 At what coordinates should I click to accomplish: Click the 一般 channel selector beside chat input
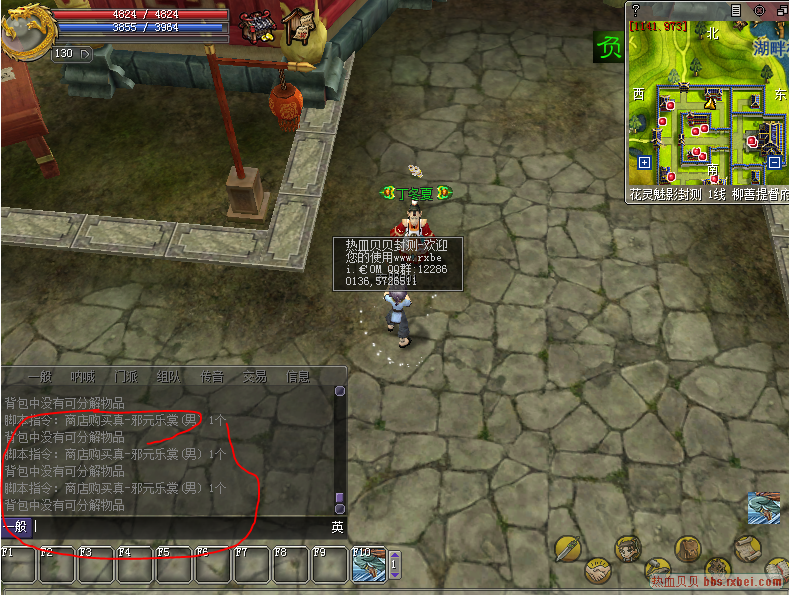point(15,526)
